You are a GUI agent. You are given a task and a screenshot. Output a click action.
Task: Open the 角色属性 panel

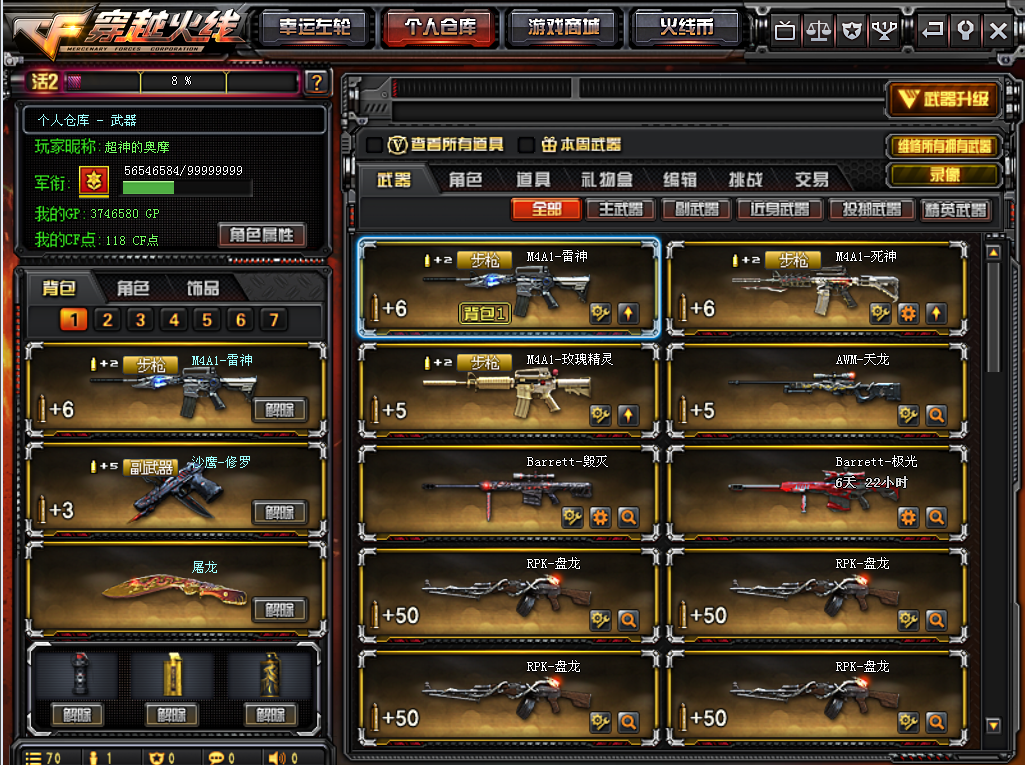coord(262,235)
